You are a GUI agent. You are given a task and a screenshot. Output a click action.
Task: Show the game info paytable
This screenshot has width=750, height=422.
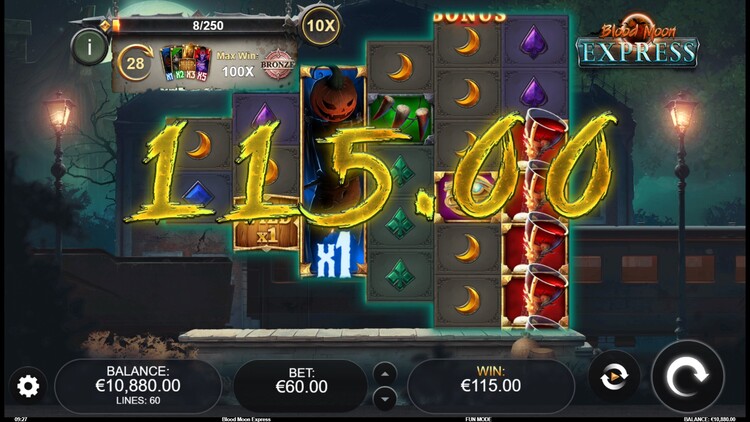click(90, 46)
